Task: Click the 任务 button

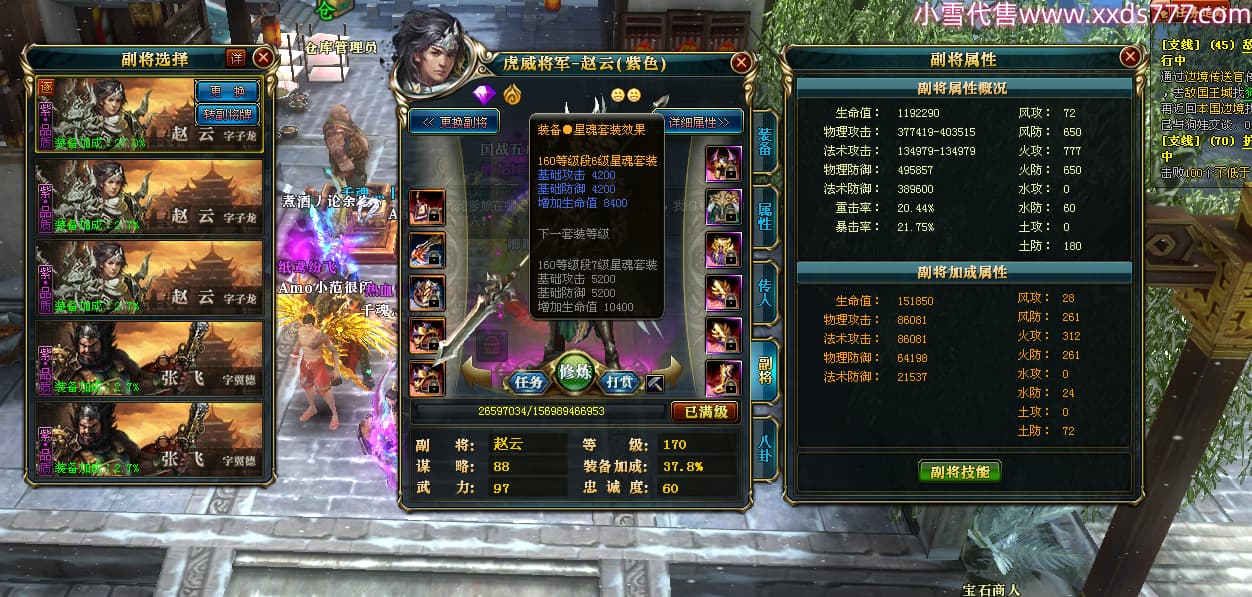Action: point(527,381)
